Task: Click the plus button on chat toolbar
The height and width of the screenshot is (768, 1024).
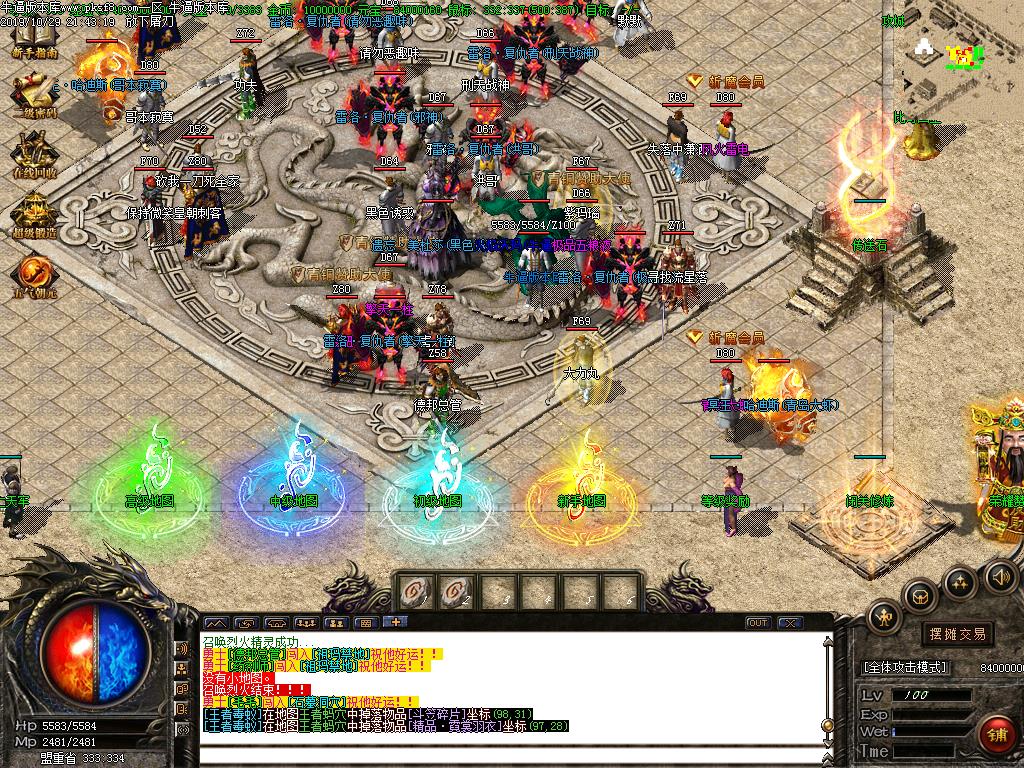Action: 396,623
